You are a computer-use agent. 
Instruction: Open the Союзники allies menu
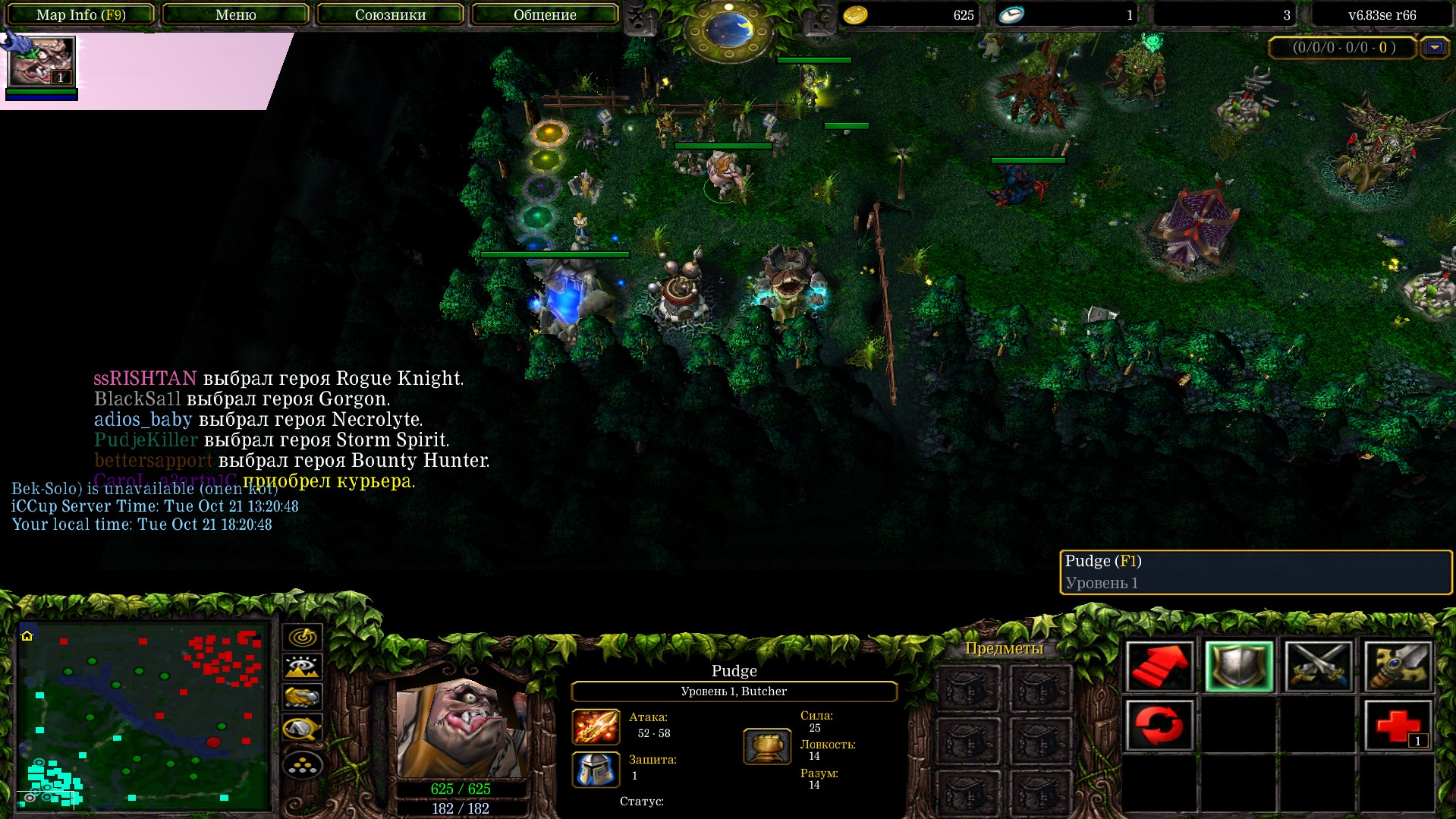tap(390, 14)
